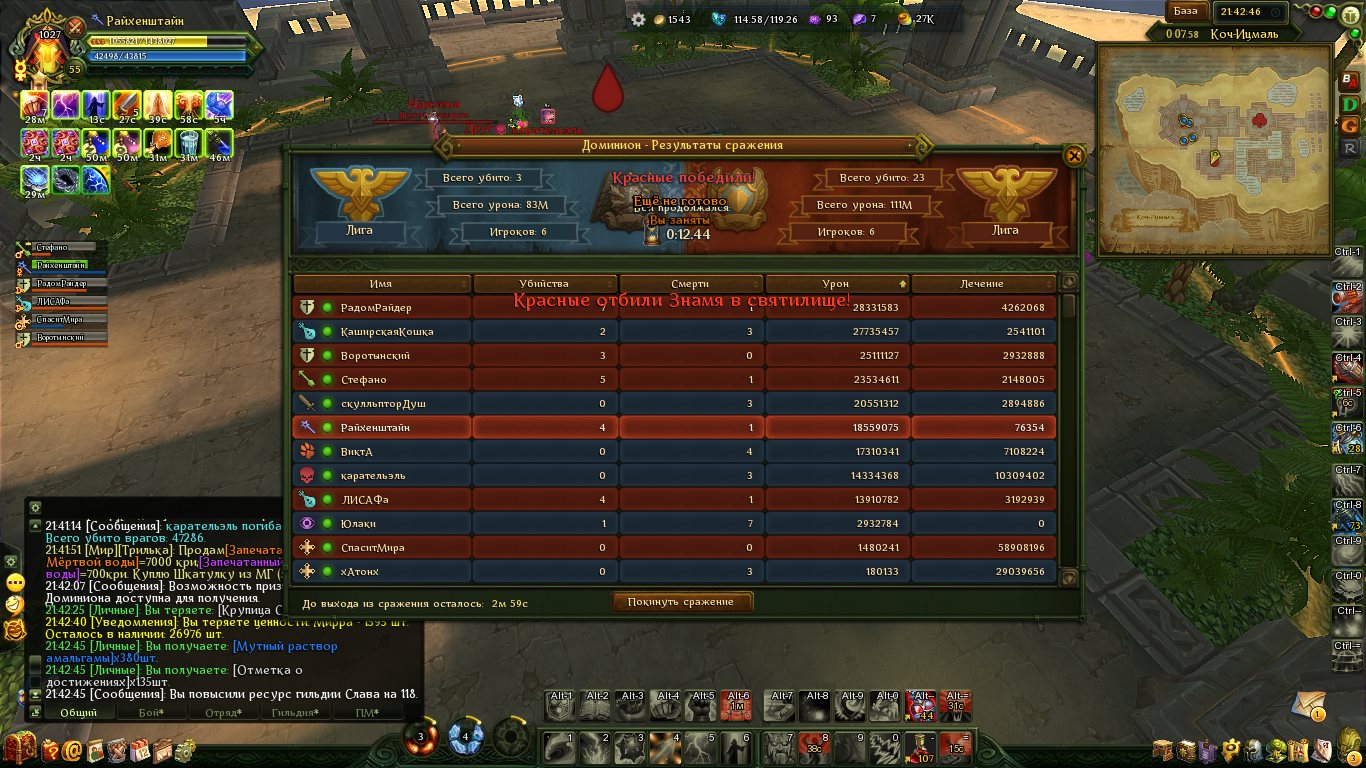This screenshot has width=1366, height=768.
Task: Switch to the 'Общий' chat tab
Action: (79, 712)
